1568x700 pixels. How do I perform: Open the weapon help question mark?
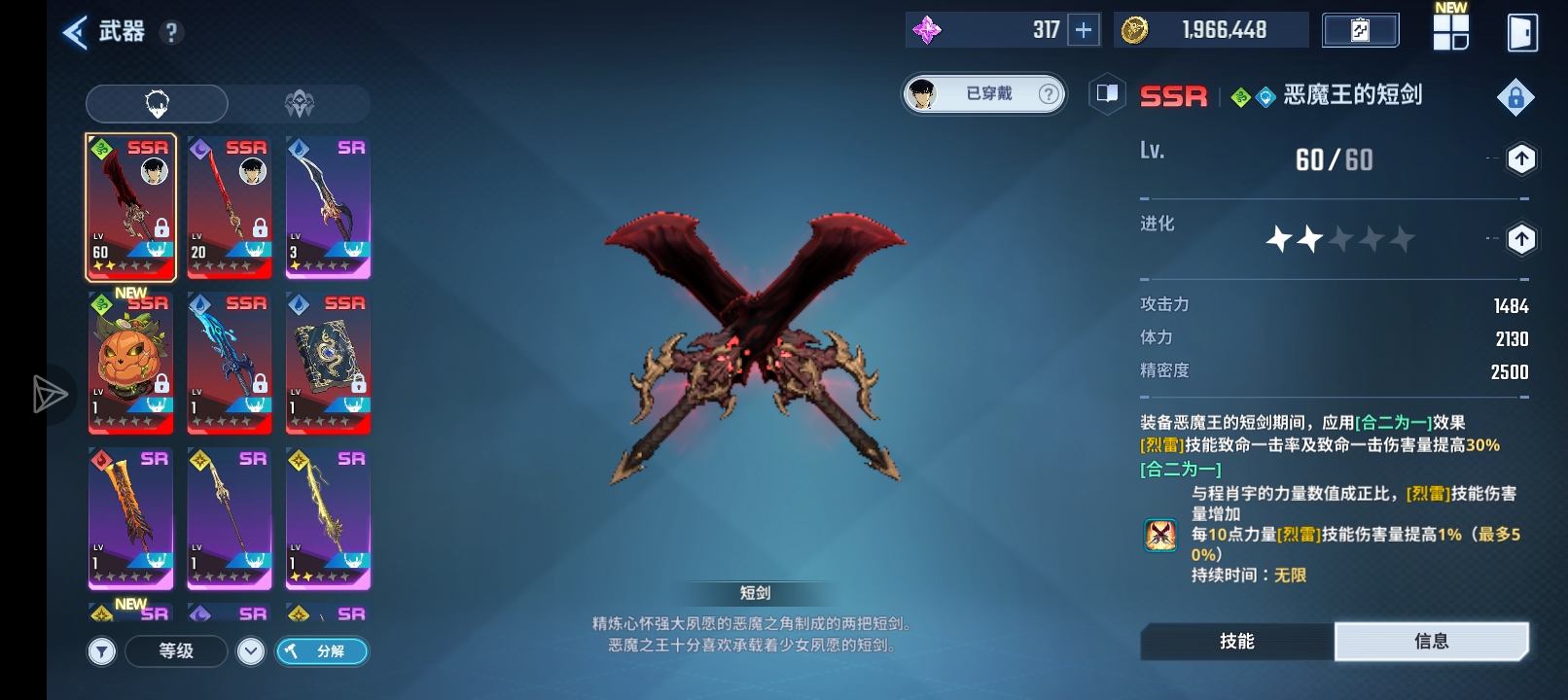pyautogui.click(x=171, y=33)
